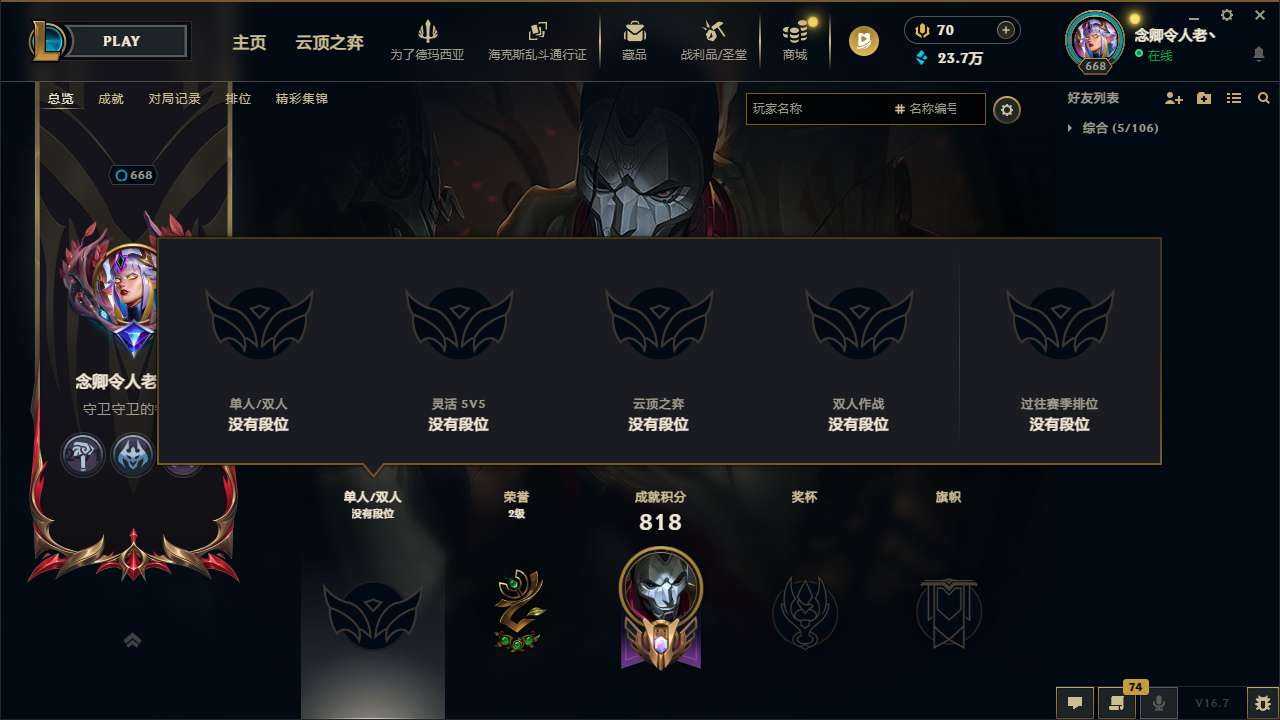Image resolution: width=1280 pixels, height=720 pixels.
Task: Click the add friend icon
Action: 1174,98
